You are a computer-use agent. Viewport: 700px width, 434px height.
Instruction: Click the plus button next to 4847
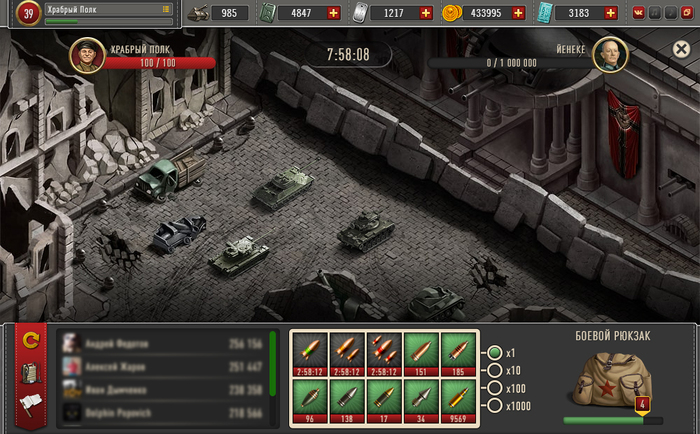(333, 13)
